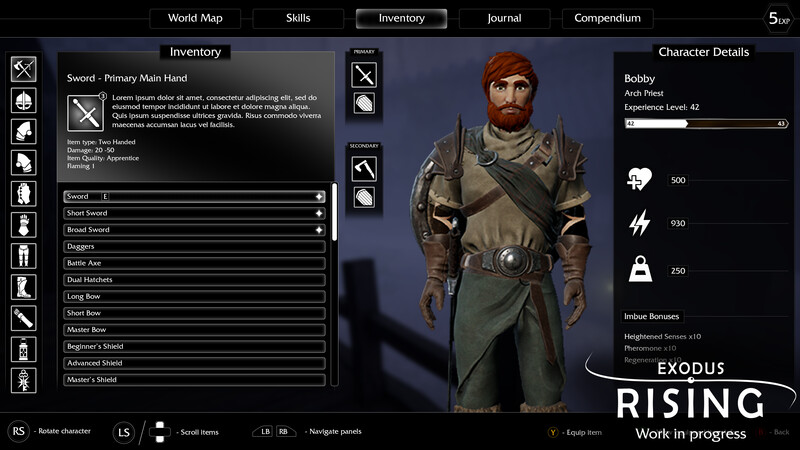Open the weapons category icon
The width and height of the screenshot is (800, 450).
[24, 69]
